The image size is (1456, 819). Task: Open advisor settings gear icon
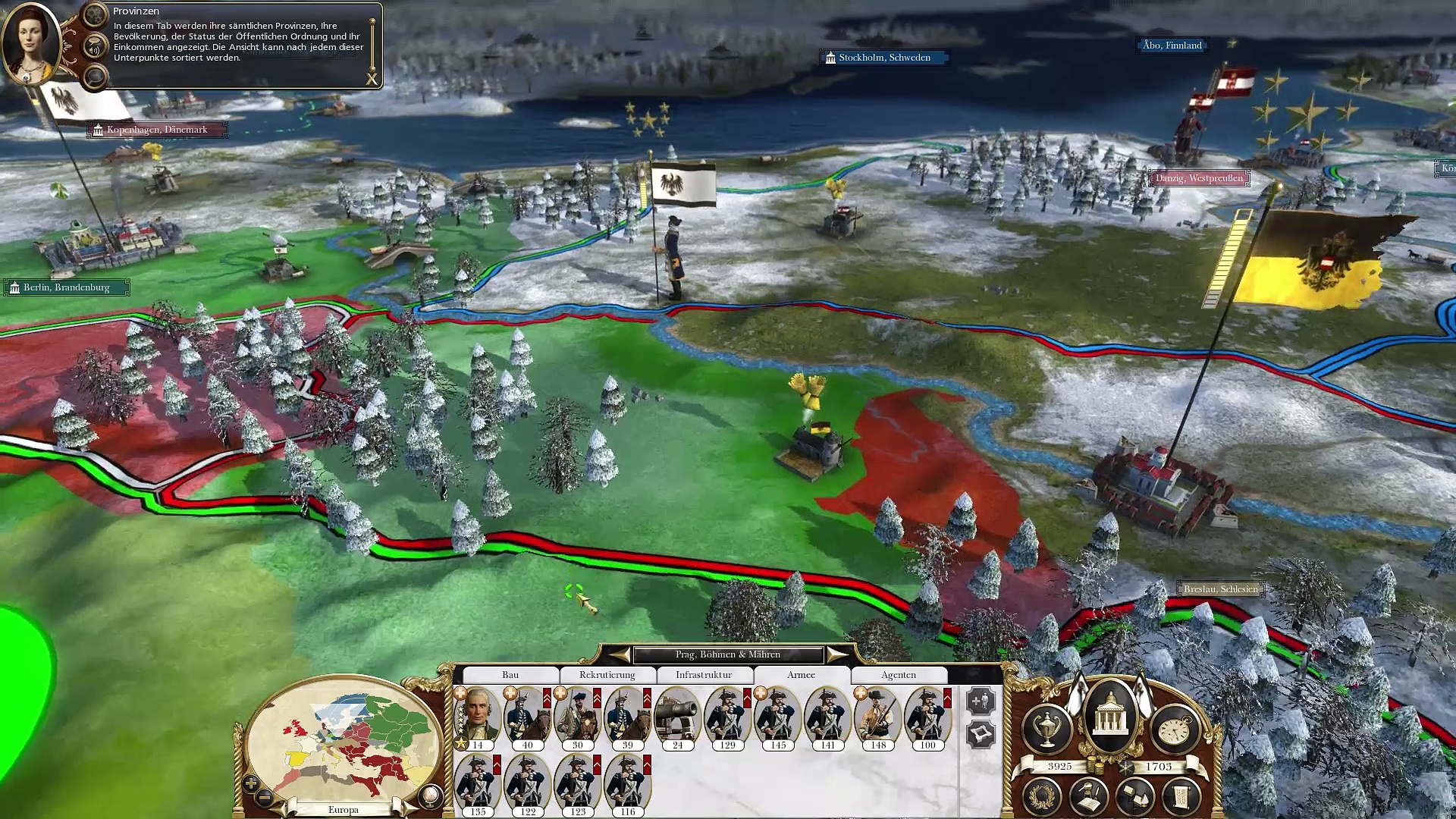[95, 14]
